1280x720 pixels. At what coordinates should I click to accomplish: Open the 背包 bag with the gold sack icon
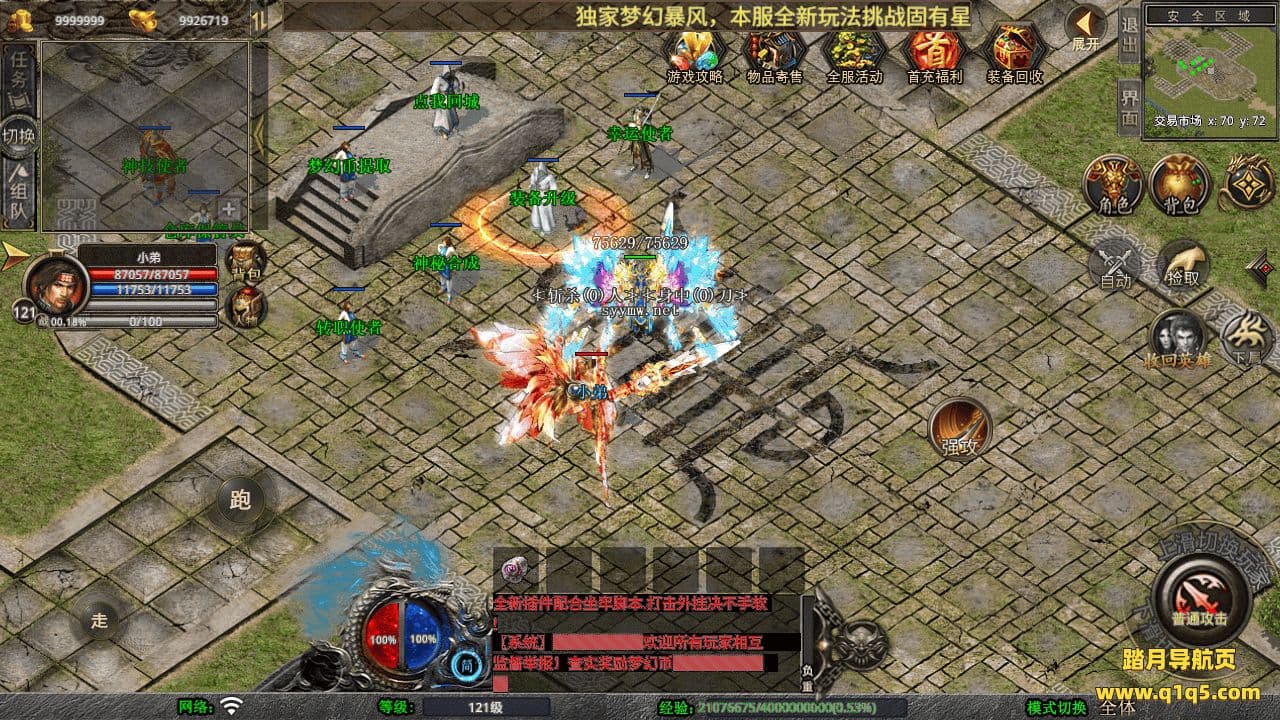tap(1179, 185)
